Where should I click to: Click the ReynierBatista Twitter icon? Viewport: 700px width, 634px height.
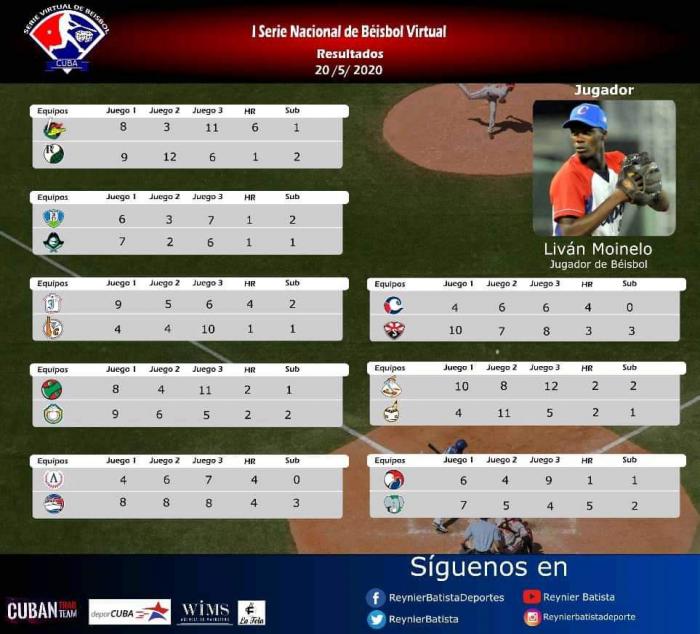(377, 620)
